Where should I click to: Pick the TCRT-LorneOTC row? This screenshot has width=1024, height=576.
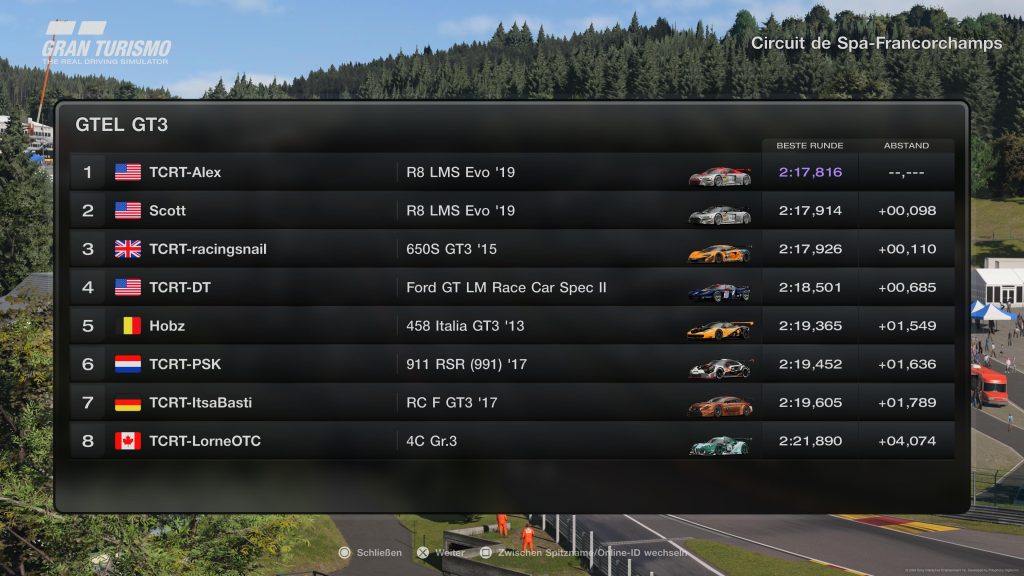point(510,441)
